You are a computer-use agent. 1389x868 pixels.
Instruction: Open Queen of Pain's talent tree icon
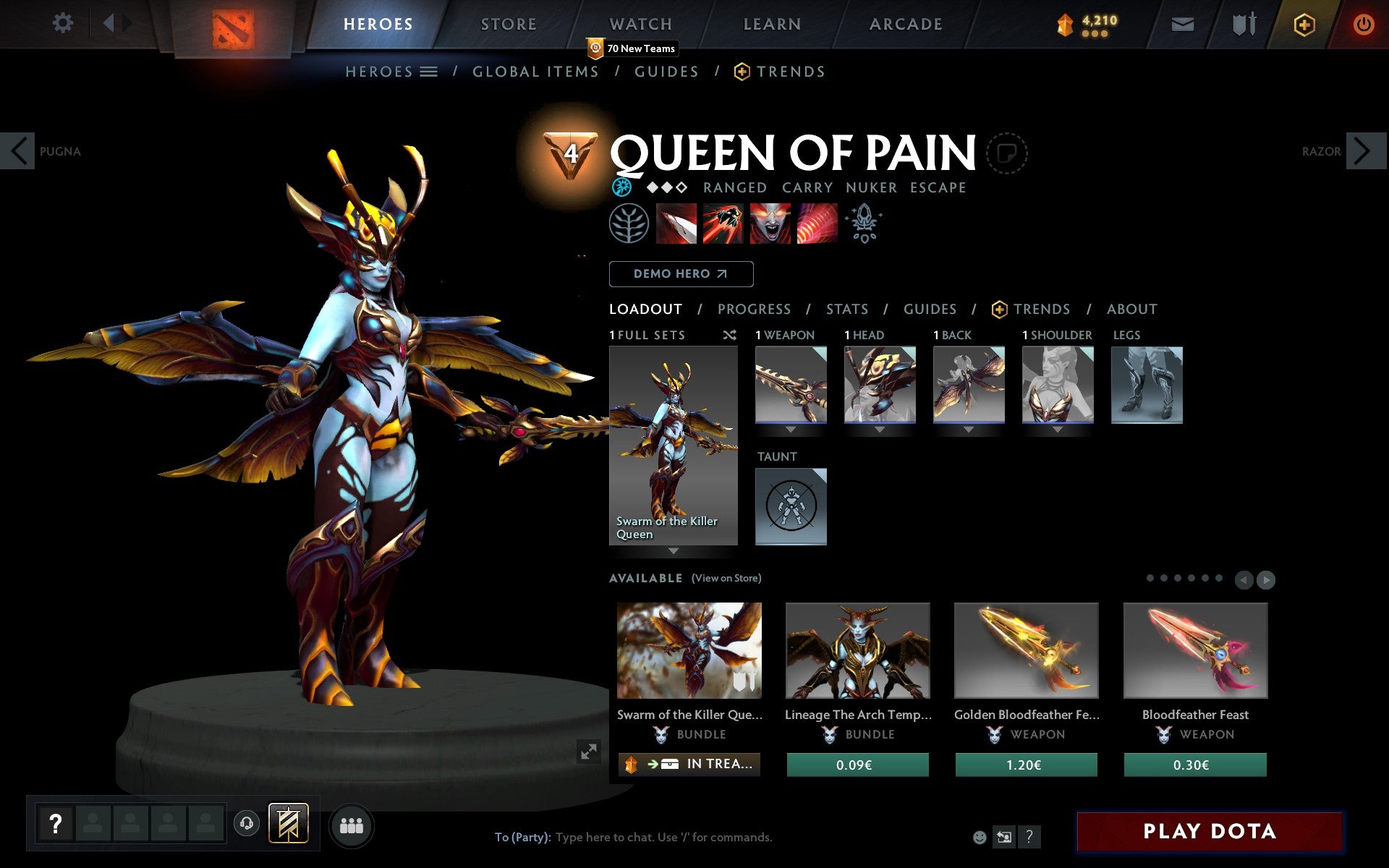tap(631, 224)
